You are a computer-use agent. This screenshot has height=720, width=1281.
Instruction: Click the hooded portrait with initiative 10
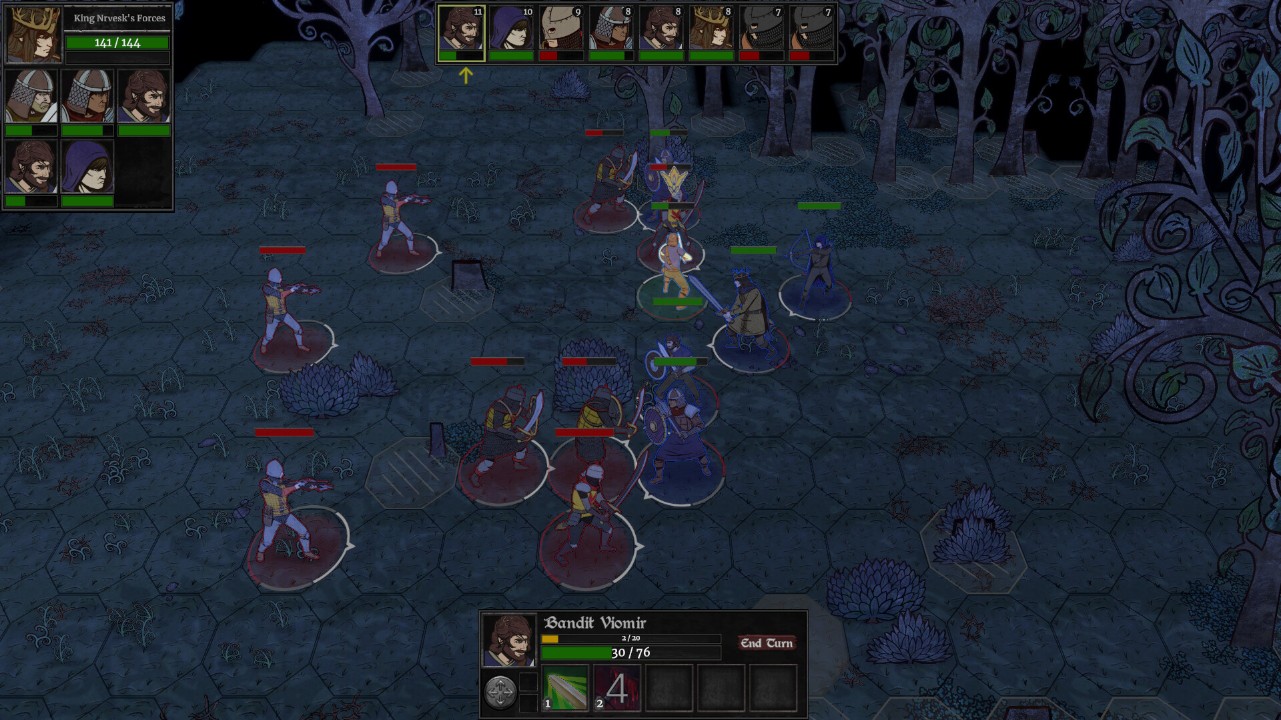pyautogui.click(x=511, y=30)
